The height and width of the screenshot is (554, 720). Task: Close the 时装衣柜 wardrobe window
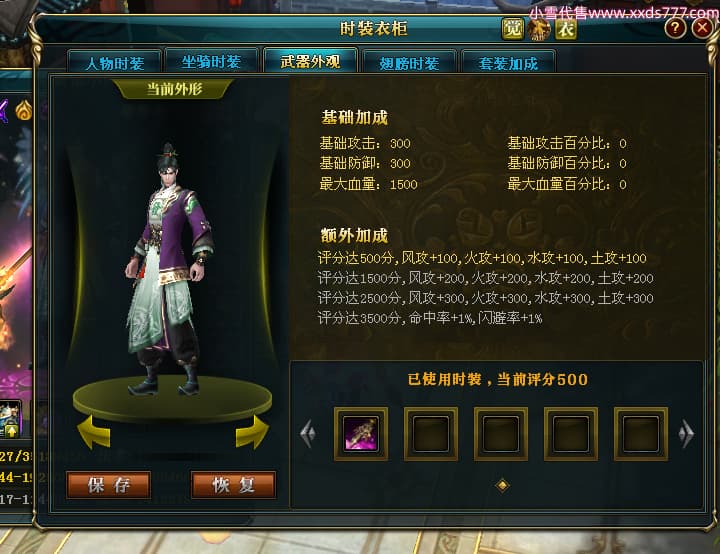point(700,29)
